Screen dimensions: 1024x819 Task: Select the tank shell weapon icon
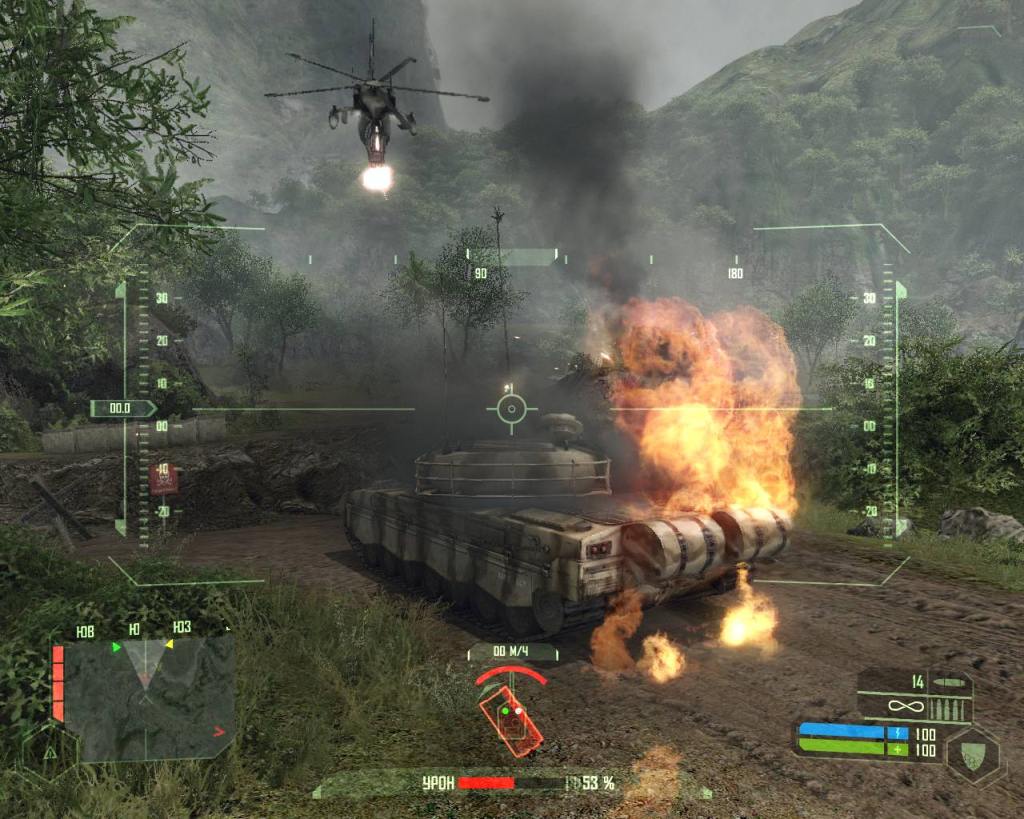(x=951, y=684)
